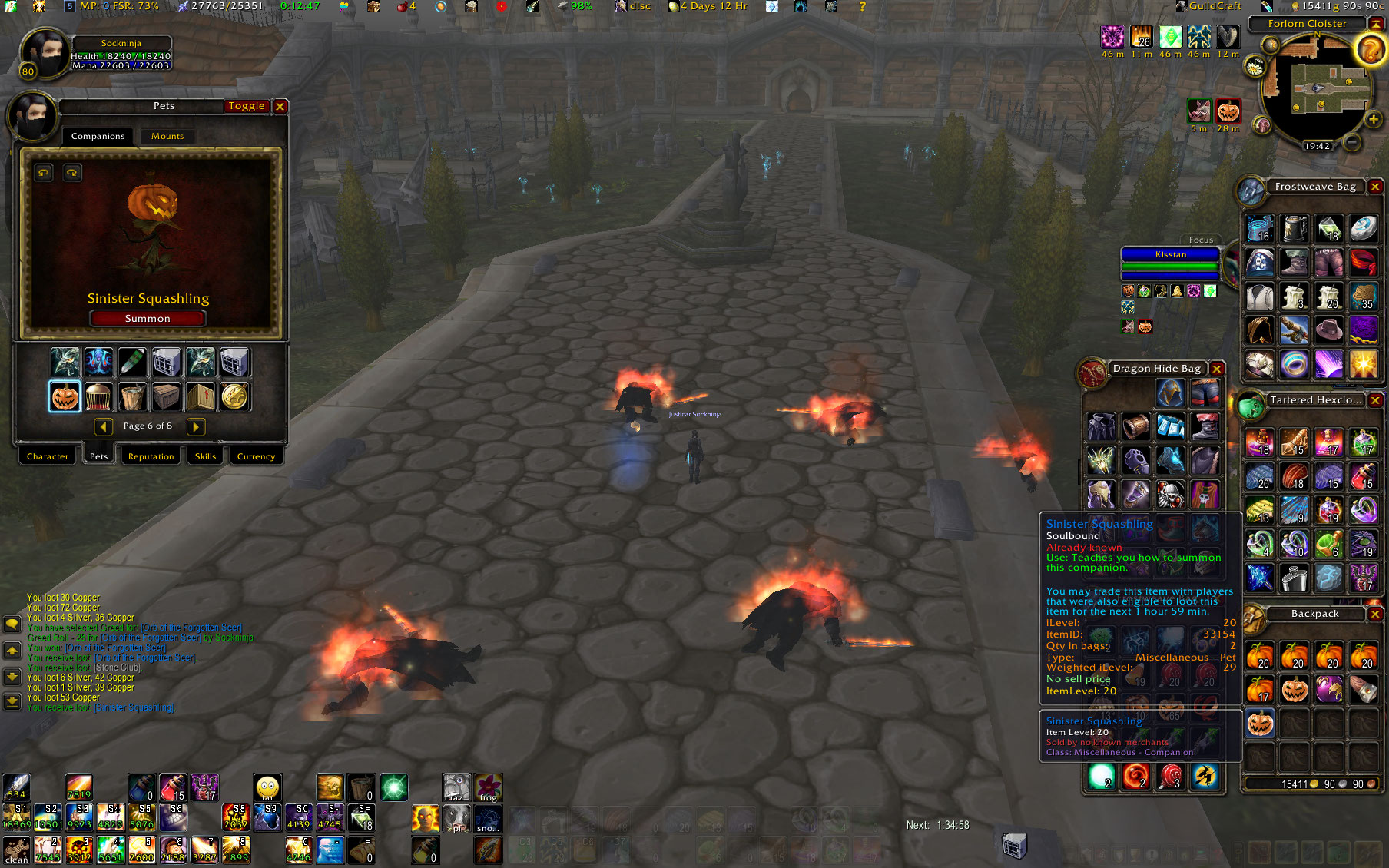Viewport: 1389px width, 868px height.
Task: Close the Pets window
Action: pos(280,107)
